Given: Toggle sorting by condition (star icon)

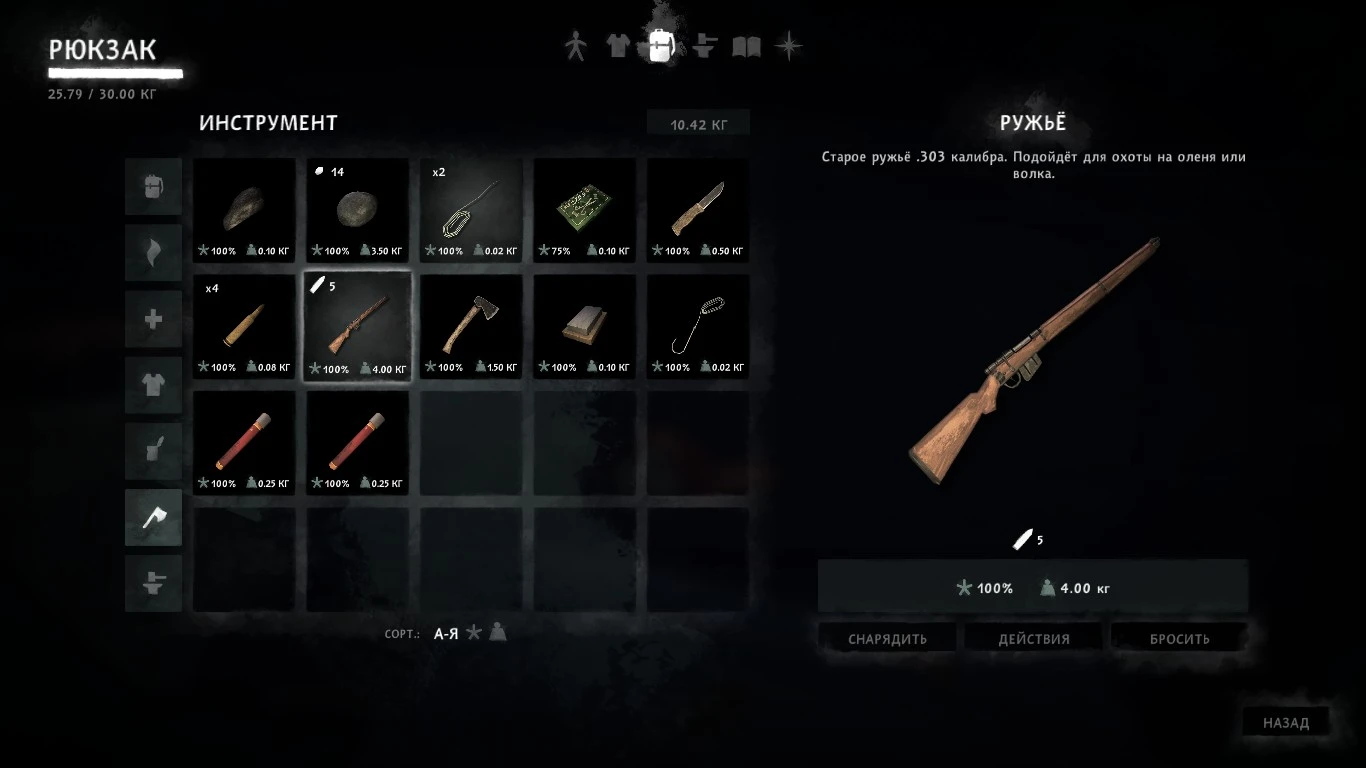Looking at the screenshot, I should click(472, 633).
